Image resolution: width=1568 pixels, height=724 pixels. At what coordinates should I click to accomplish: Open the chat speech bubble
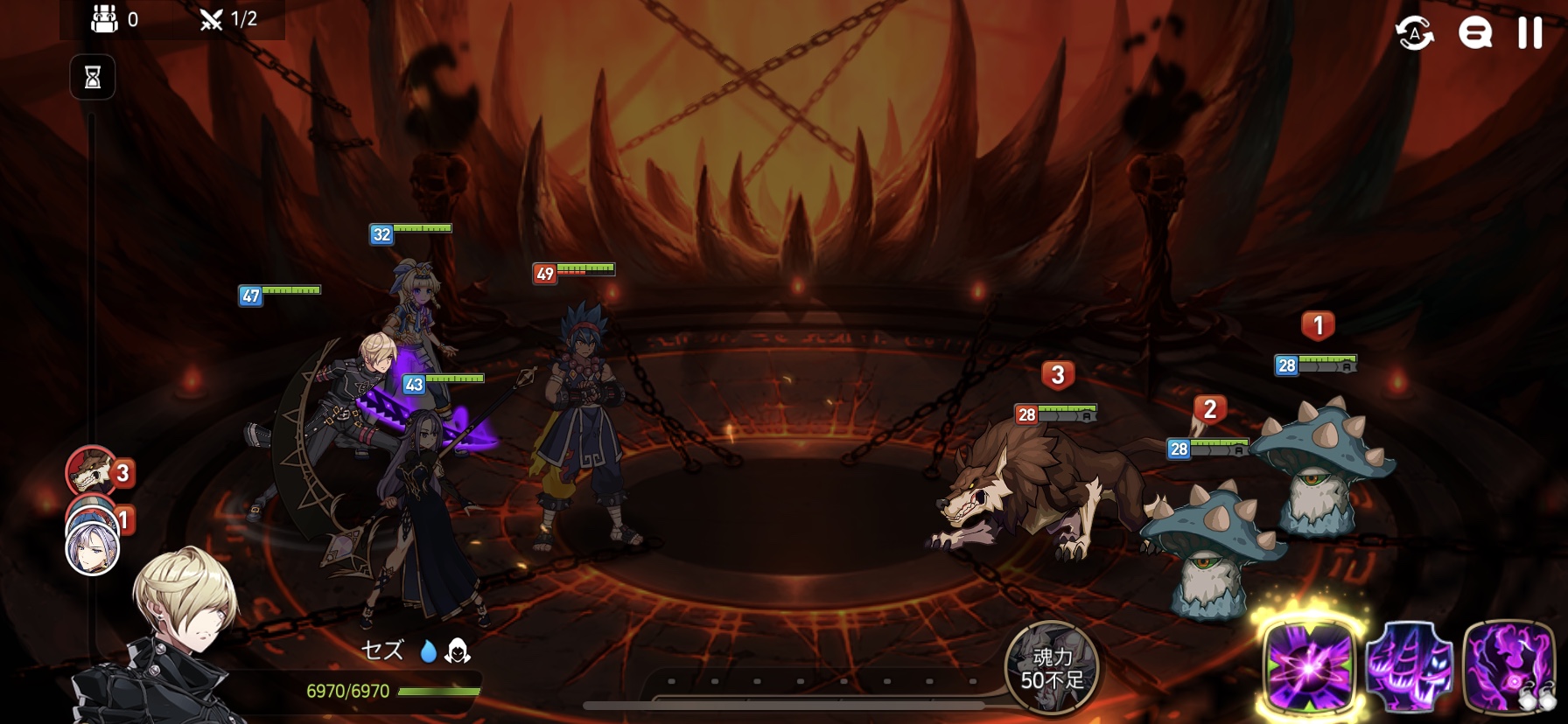(1474, 34)
